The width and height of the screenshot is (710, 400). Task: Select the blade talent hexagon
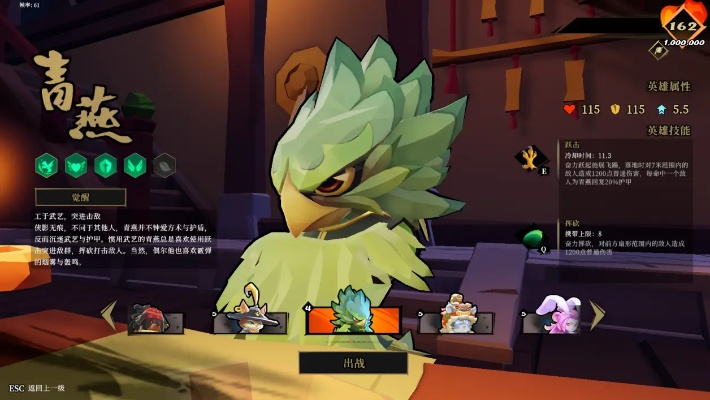click(x=107, y=164)
